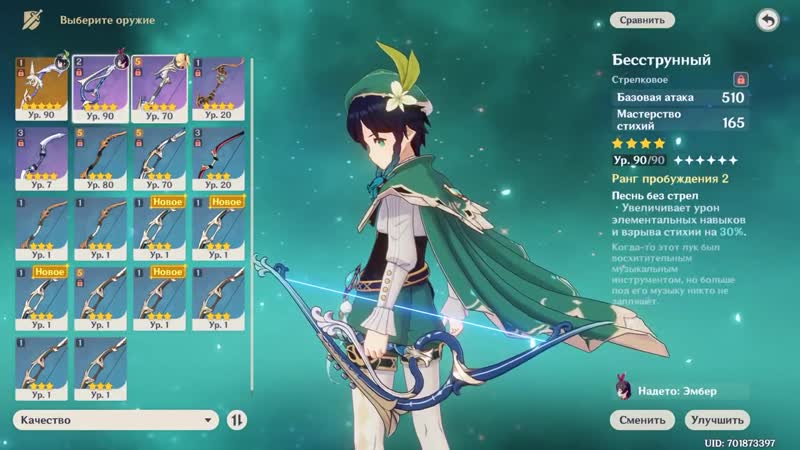This screenshot has width=800, height=450.
Task: Enhance the bow via Улучшить
Action: [716, 420]
